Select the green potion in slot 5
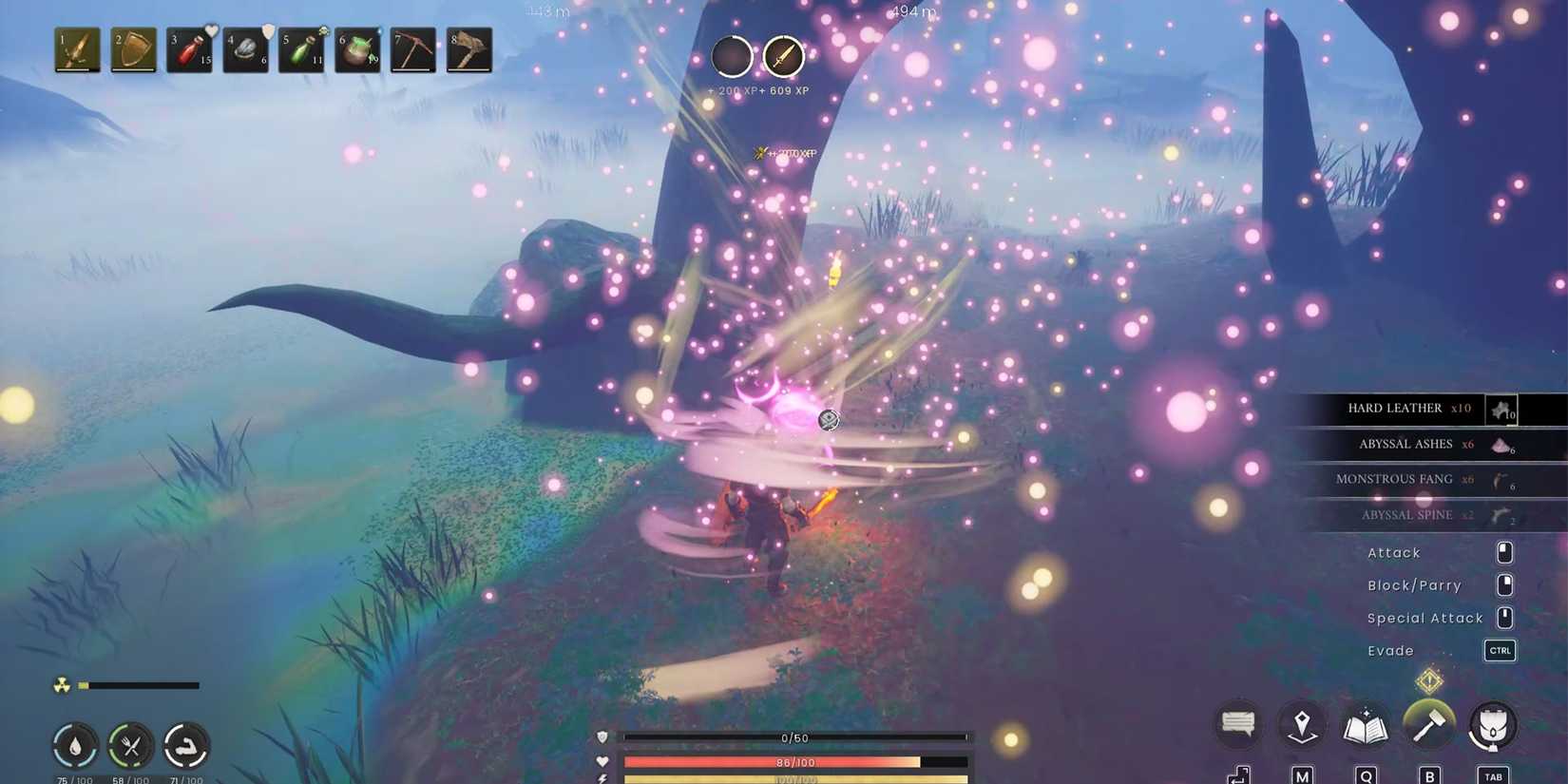This screenshot has height=784, width=1568. pyautogui.click(x=299, y=49)
